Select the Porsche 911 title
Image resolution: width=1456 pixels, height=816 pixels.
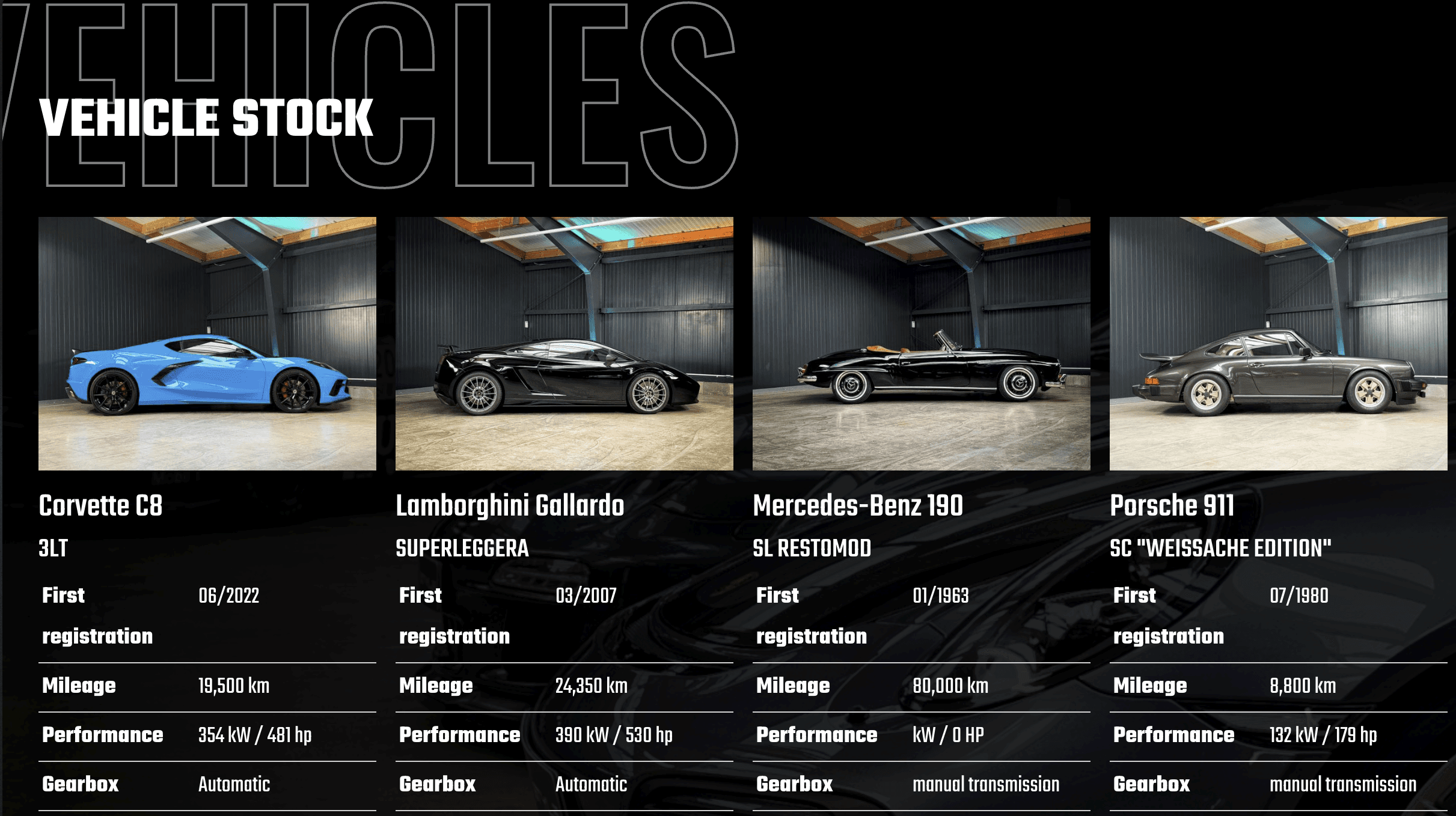coord(1172,505)
